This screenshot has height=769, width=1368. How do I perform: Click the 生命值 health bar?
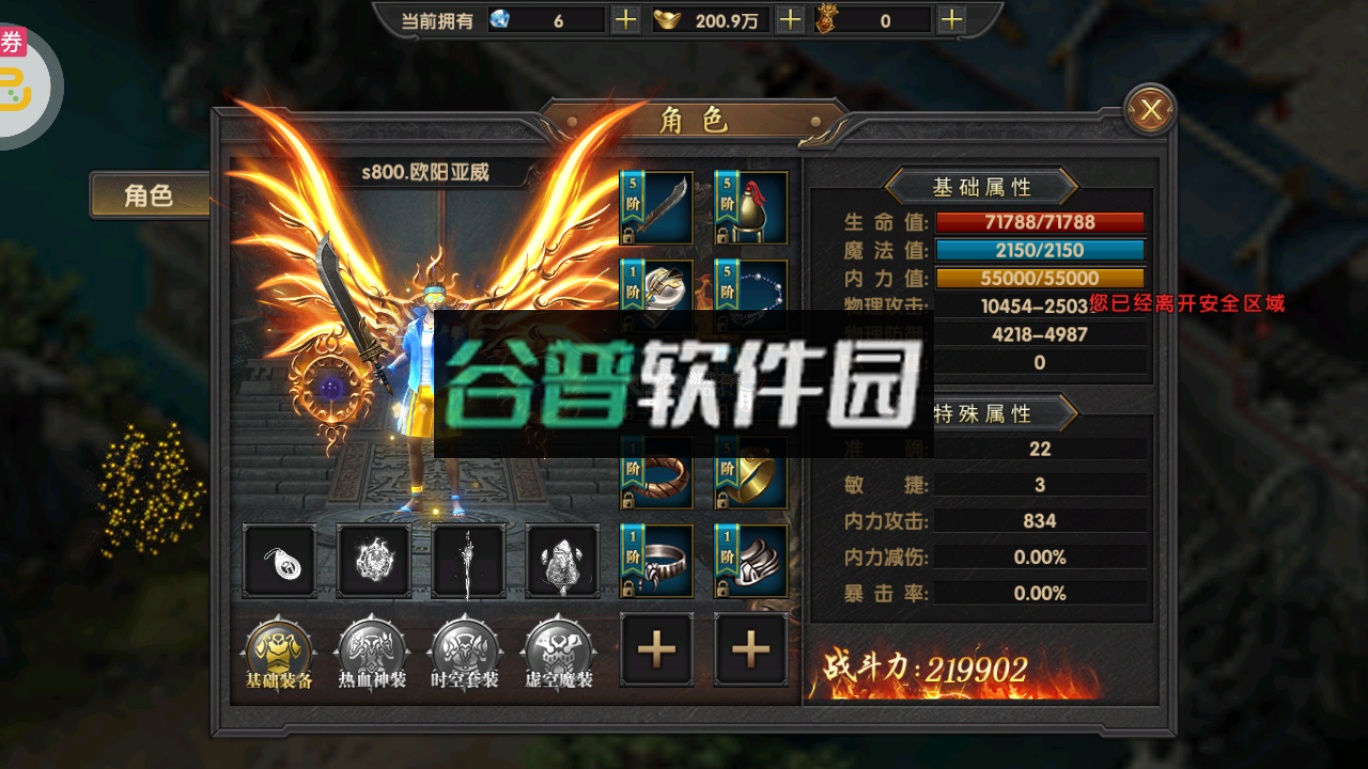click(x=1040, y=222)
